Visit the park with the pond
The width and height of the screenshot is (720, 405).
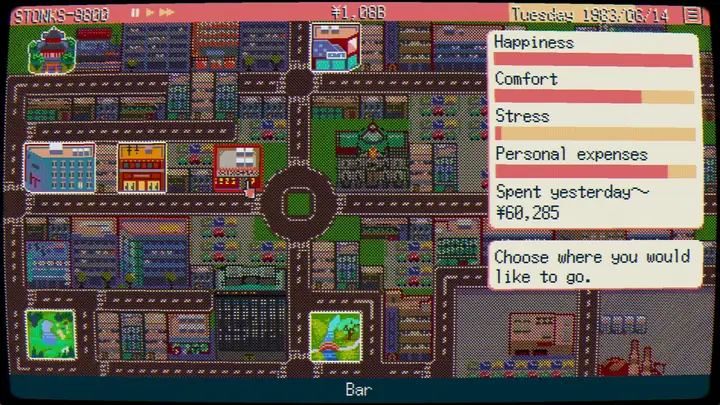(x=50, y=335)
